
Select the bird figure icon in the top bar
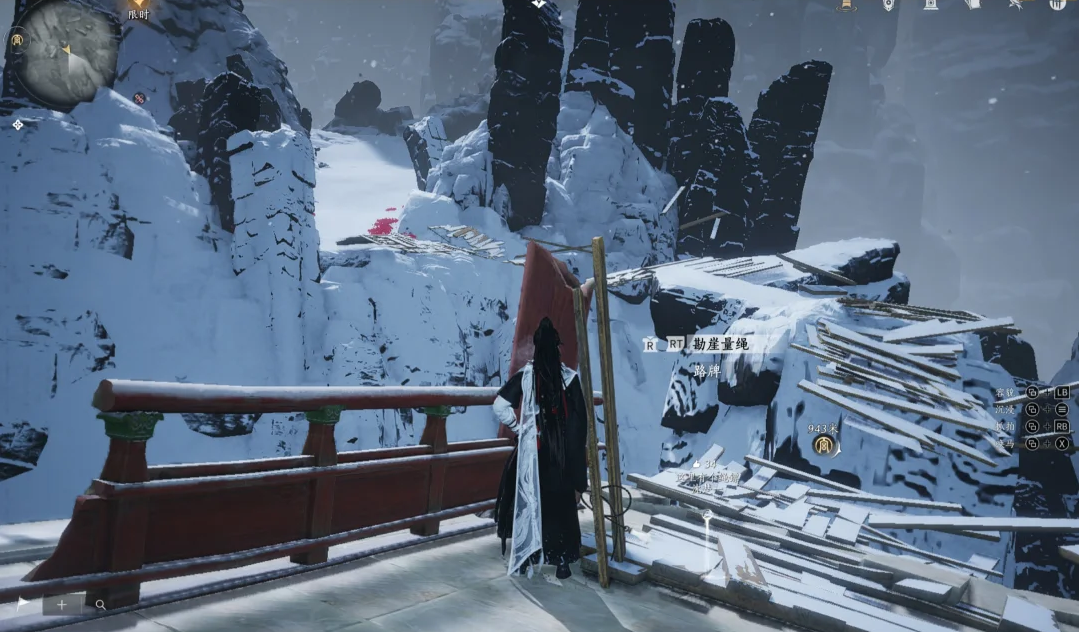(x=1016, y=5)
